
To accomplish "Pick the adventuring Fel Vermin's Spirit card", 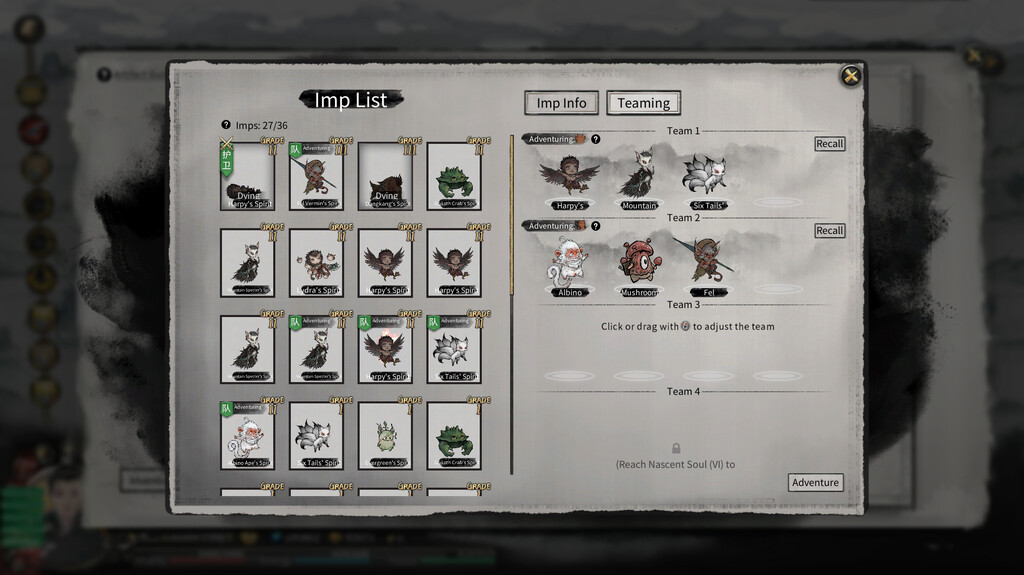I will 316,177.
